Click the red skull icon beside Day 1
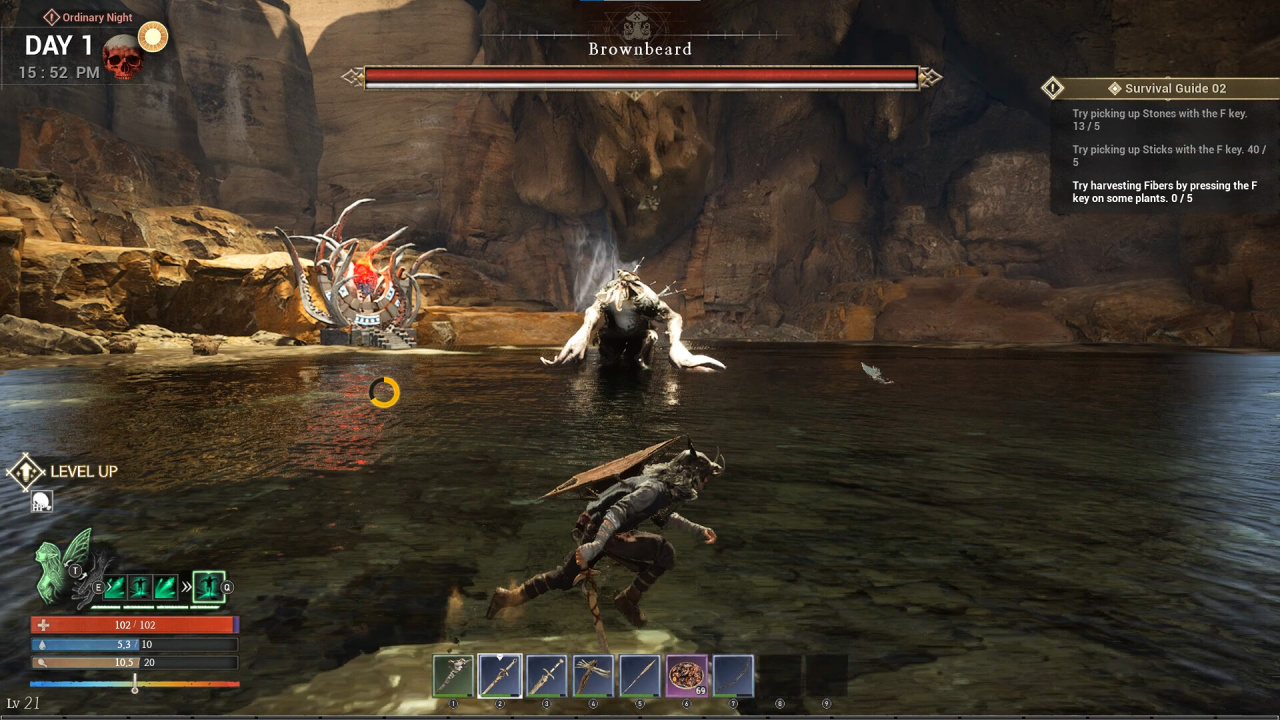The image size is (1280, 720). (123, 58)
